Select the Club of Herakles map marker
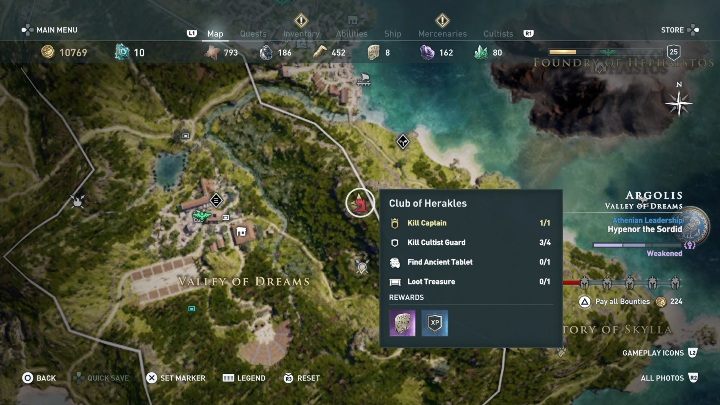This screenshot has height=405, width=720. pos(360,203)
